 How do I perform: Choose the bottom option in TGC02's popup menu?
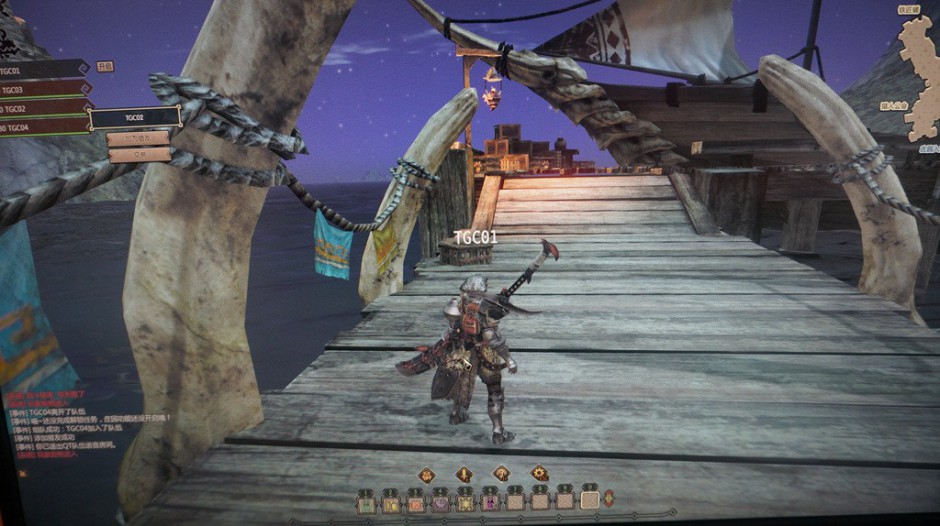[x=139, y=155]
